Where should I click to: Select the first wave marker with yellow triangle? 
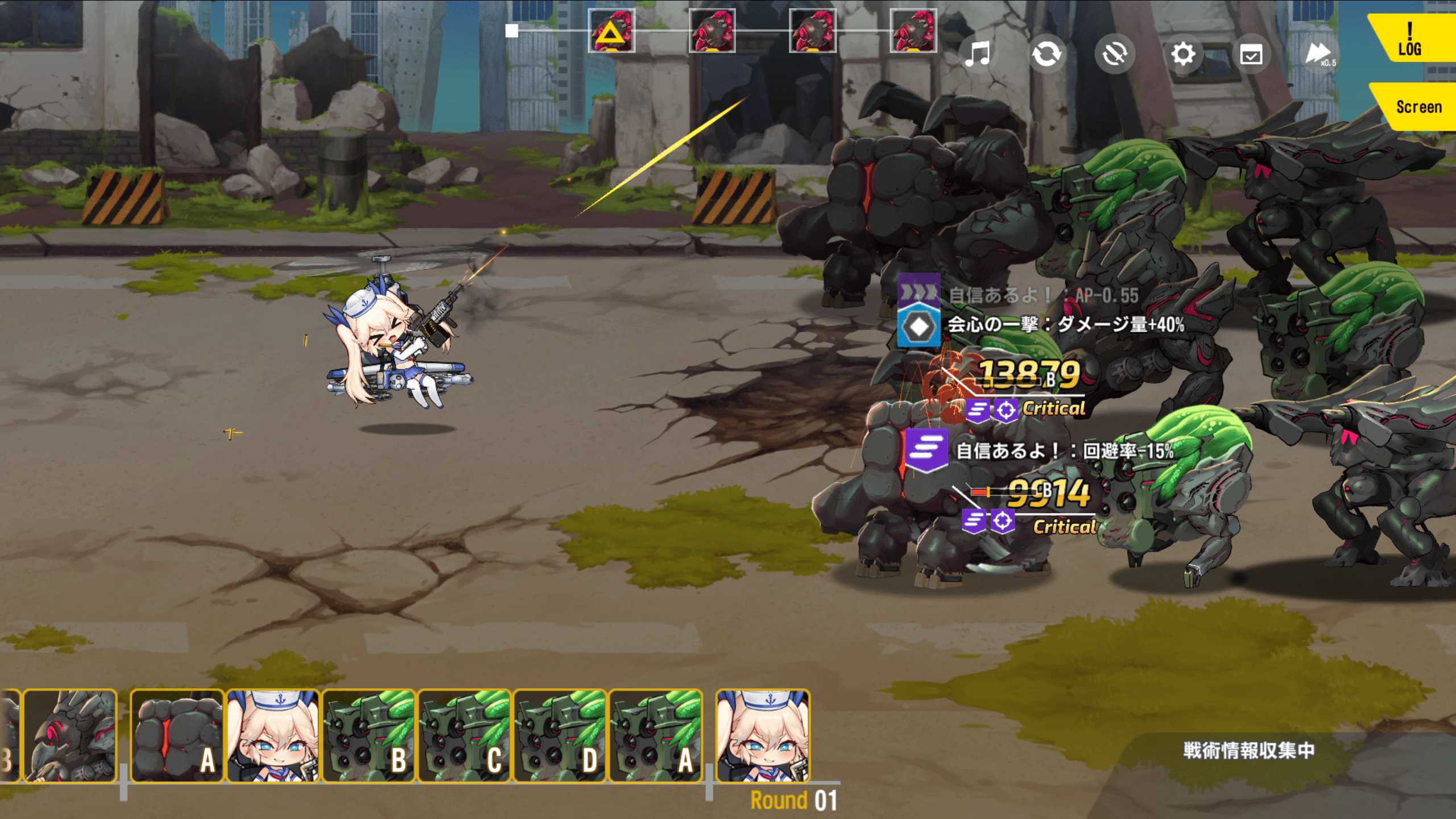pyautogui.click(x=611, y=31)
